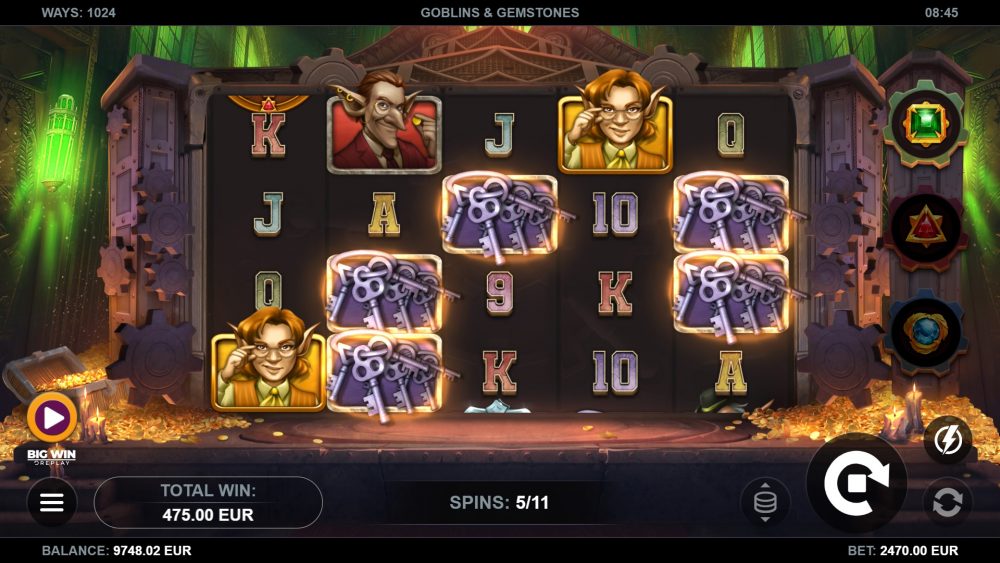
Task: Toggle the lightning bolt turbo mode
Action: pyautogui.click(x=946, y=440)
